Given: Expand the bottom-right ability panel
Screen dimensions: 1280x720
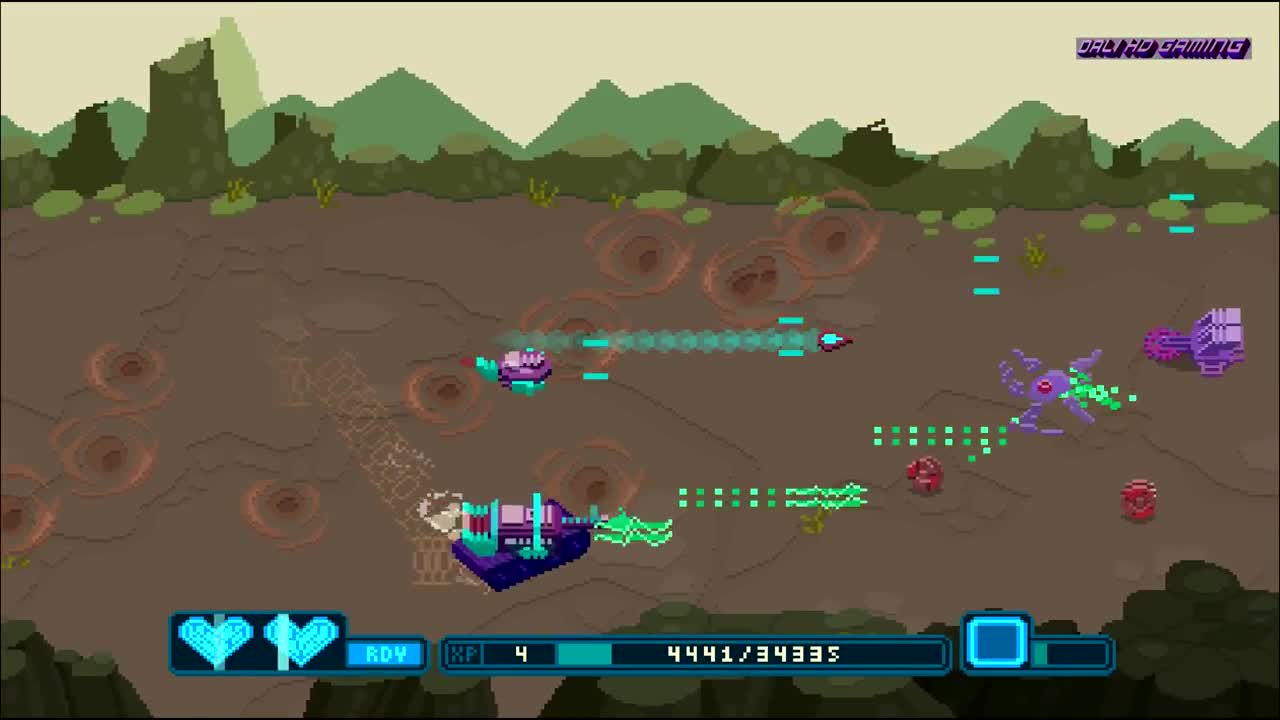Looking at the screenshot, I should point(1038,645).
